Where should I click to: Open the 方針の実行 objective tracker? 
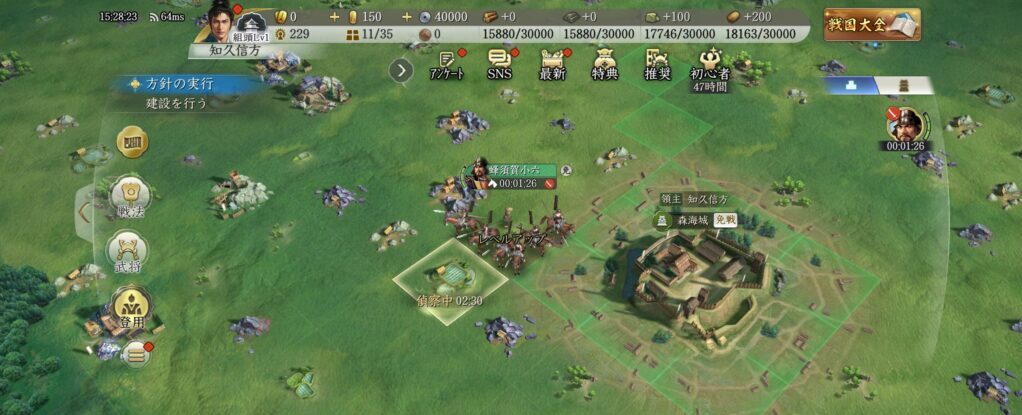pyautogui.click(x=180, y=84)
